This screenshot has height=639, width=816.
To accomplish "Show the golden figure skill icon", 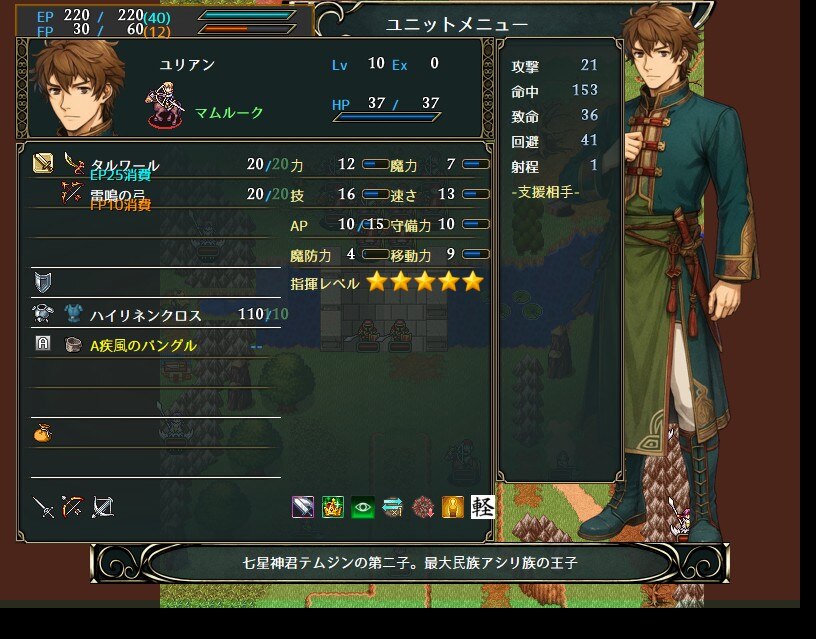I will click(453, 507).
